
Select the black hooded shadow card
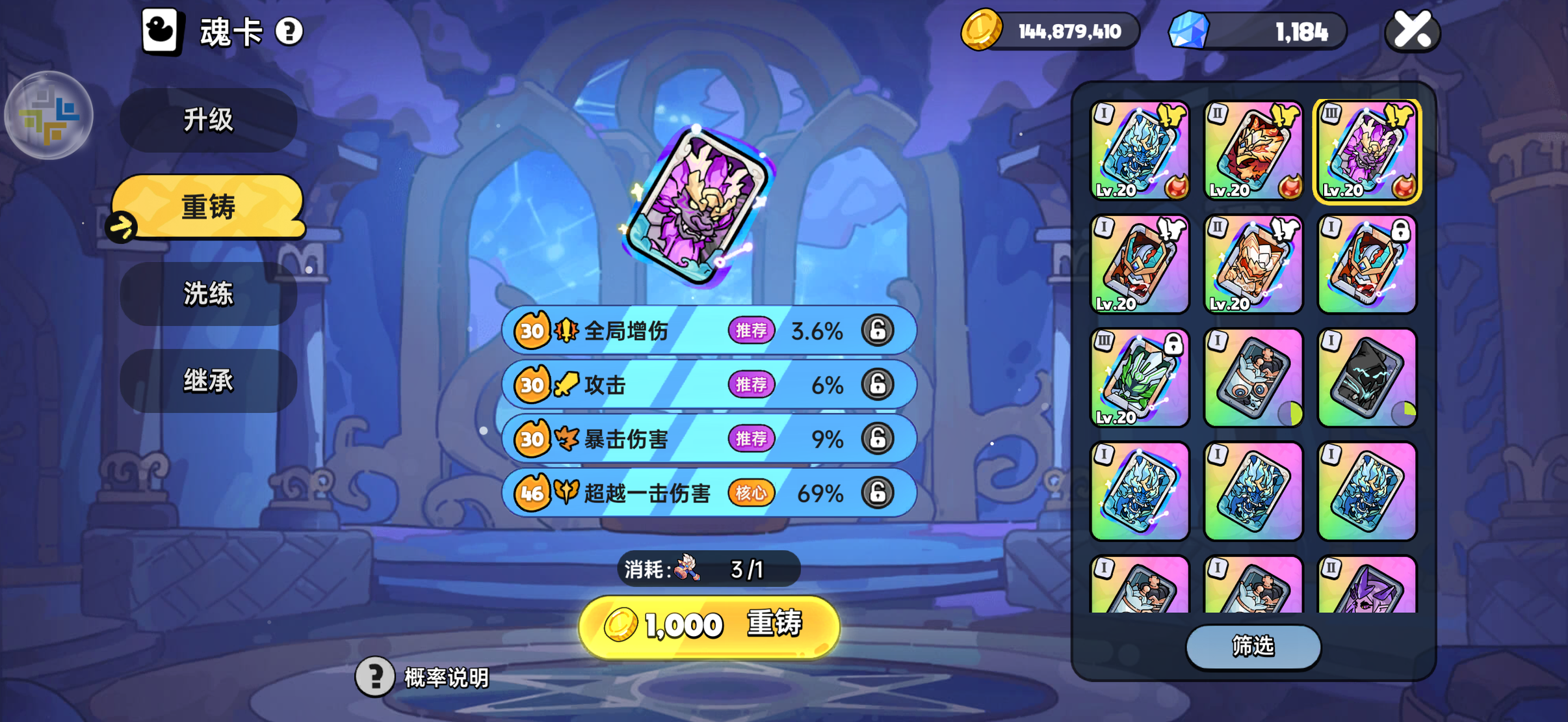click(1366, 378)
